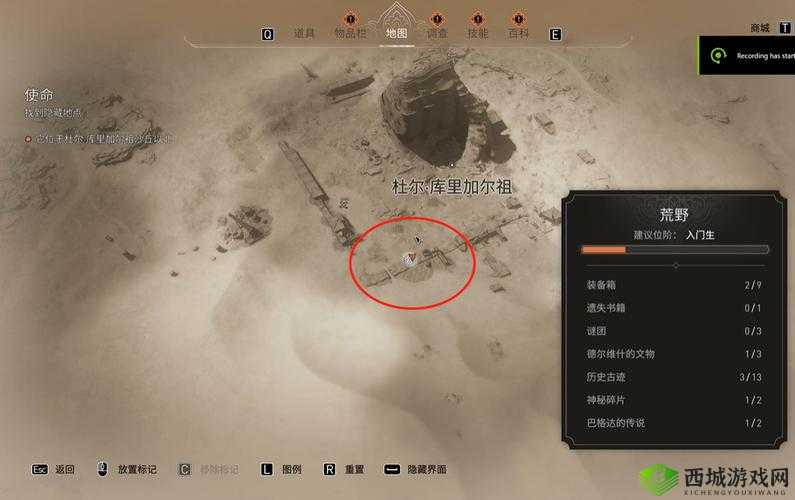Click 返回 to go back

tap(64, 469)
